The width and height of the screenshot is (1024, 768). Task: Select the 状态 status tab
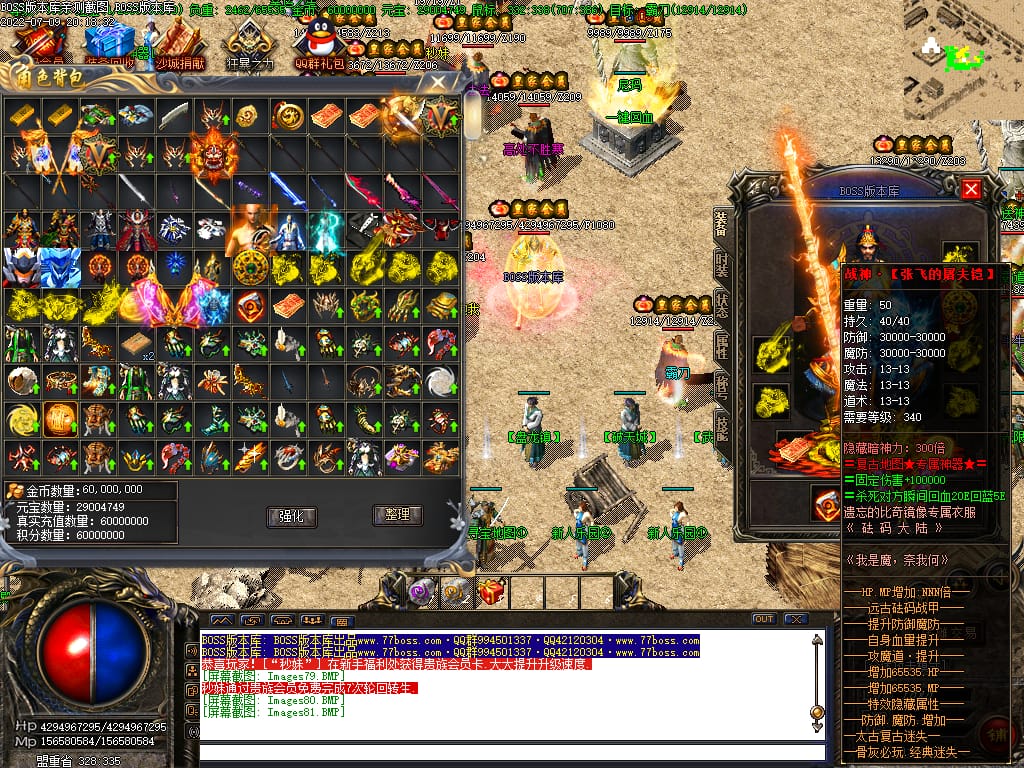721,306
